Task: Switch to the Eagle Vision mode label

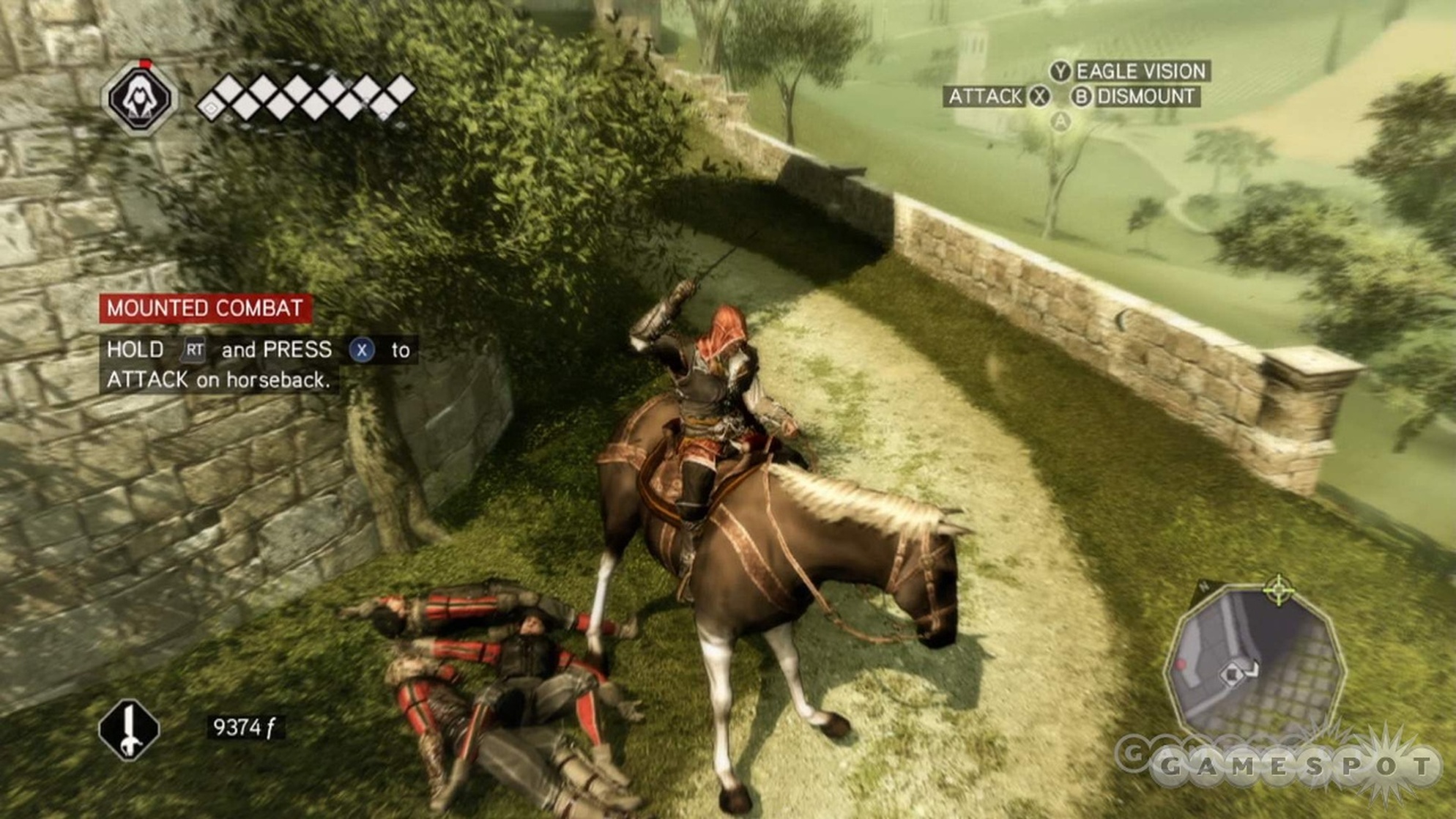Action: [1143, 71]
